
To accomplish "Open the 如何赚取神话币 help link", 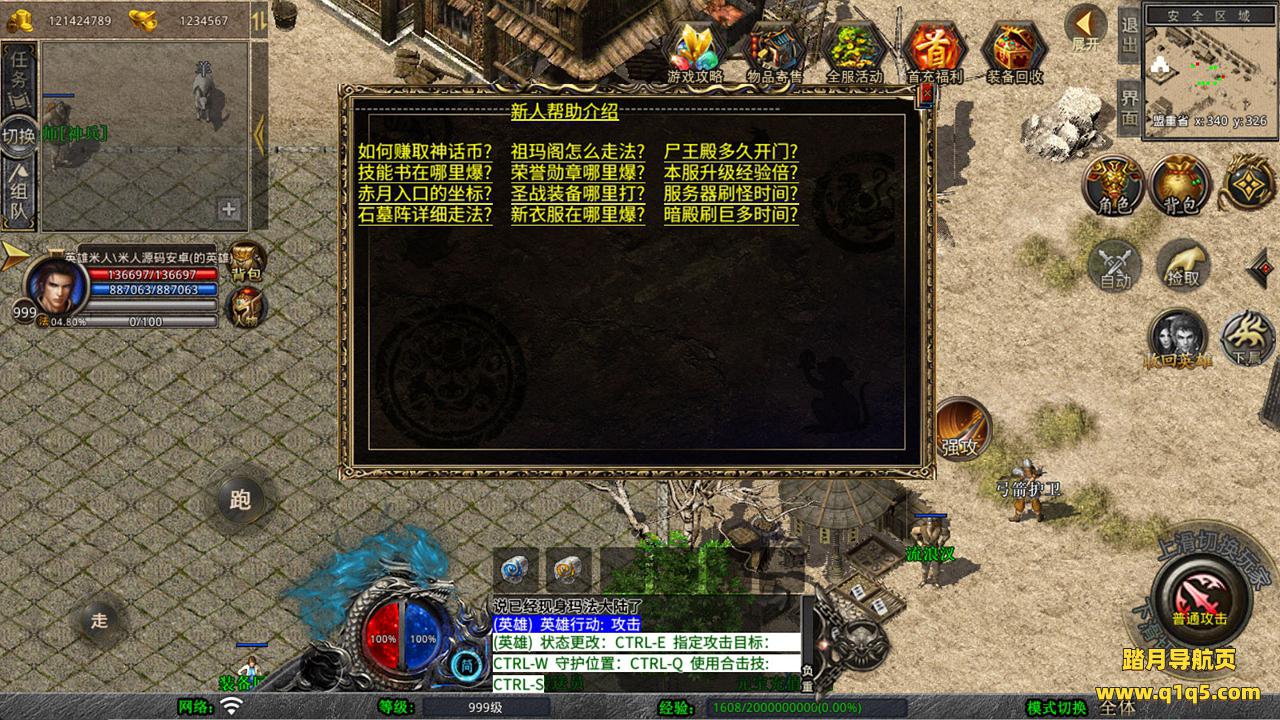I will [425, 152].
